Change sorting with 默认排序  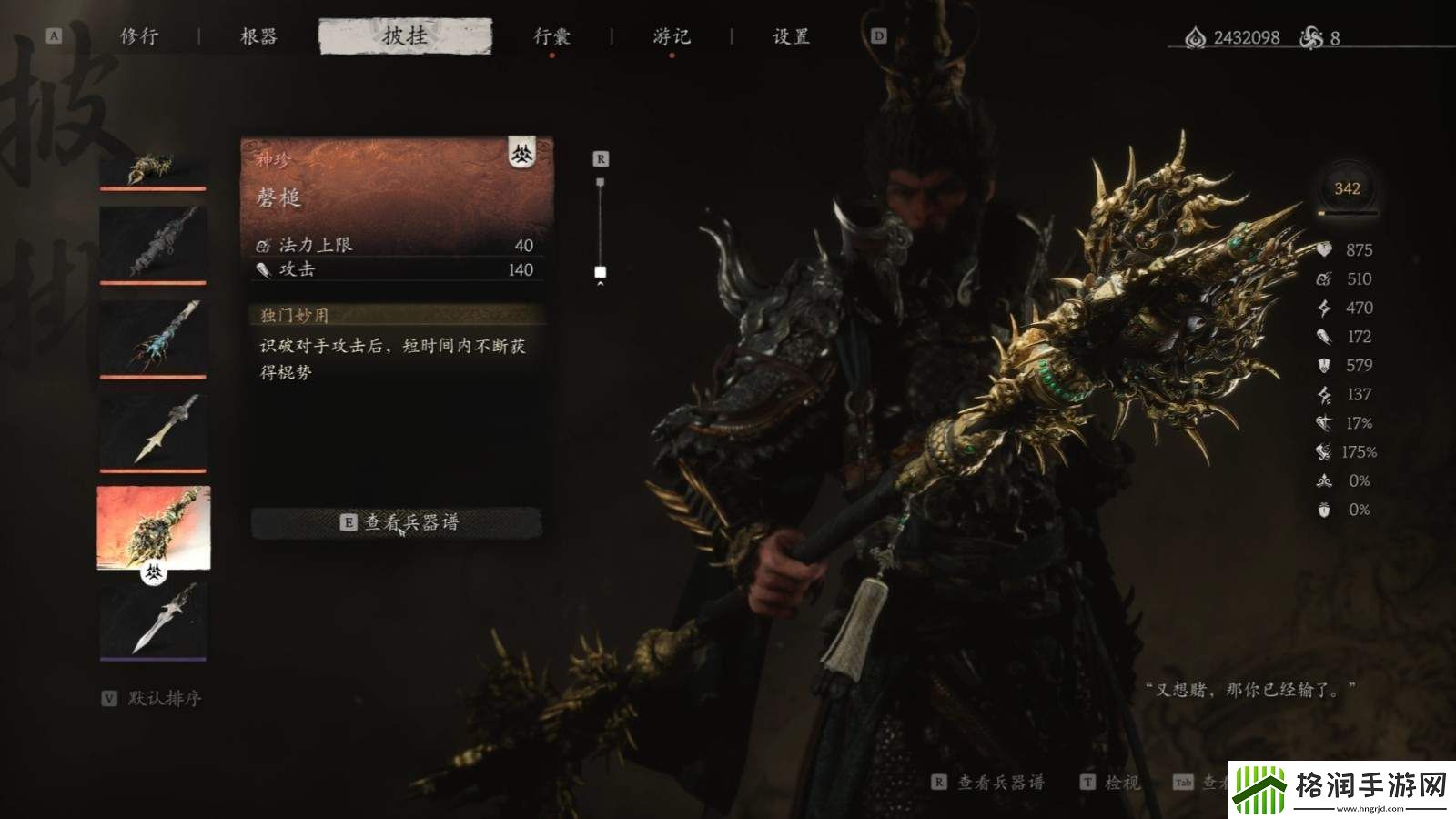(153, 698)
